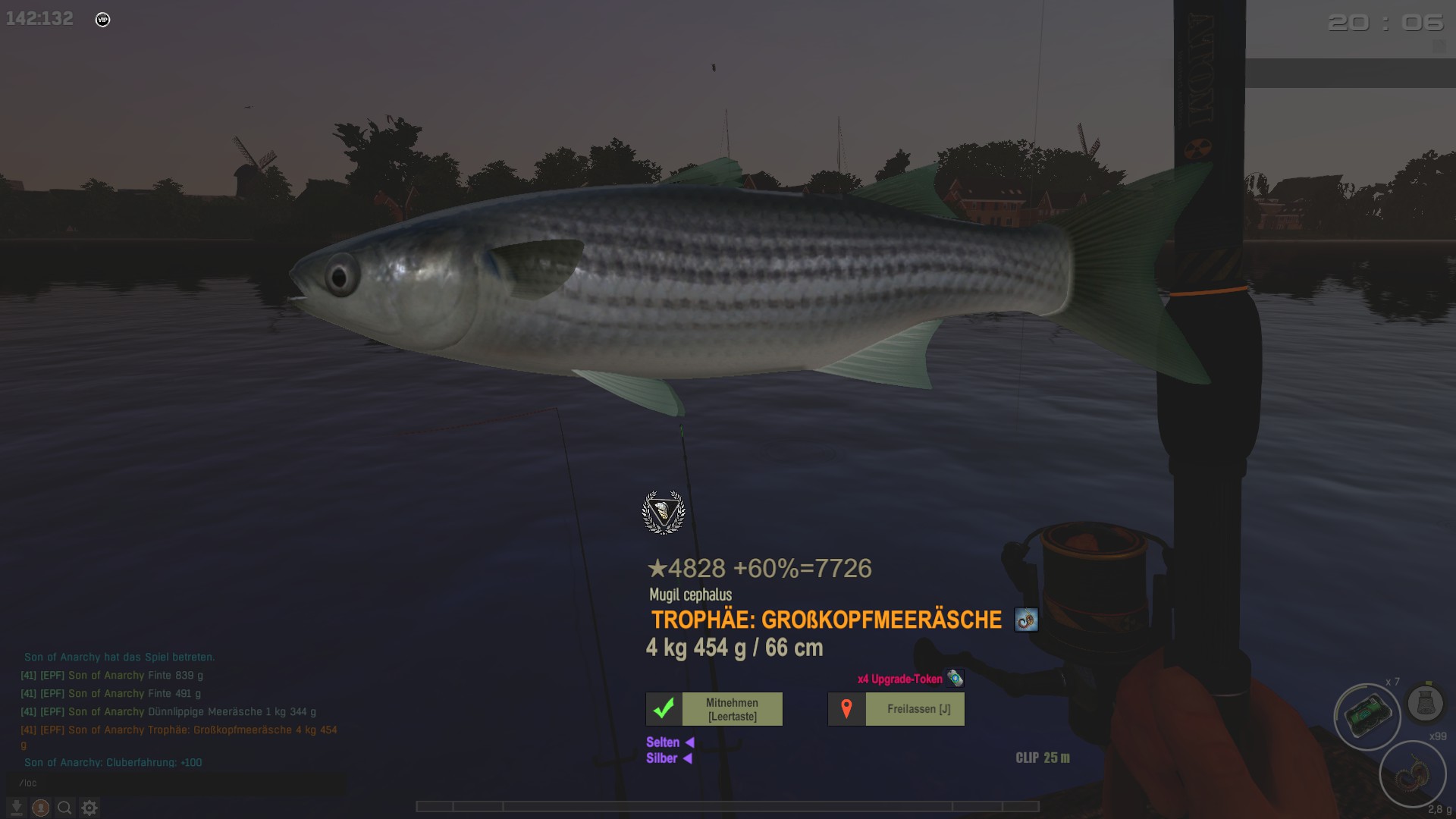Select the ragworm bait slot

click(1412, 775)
